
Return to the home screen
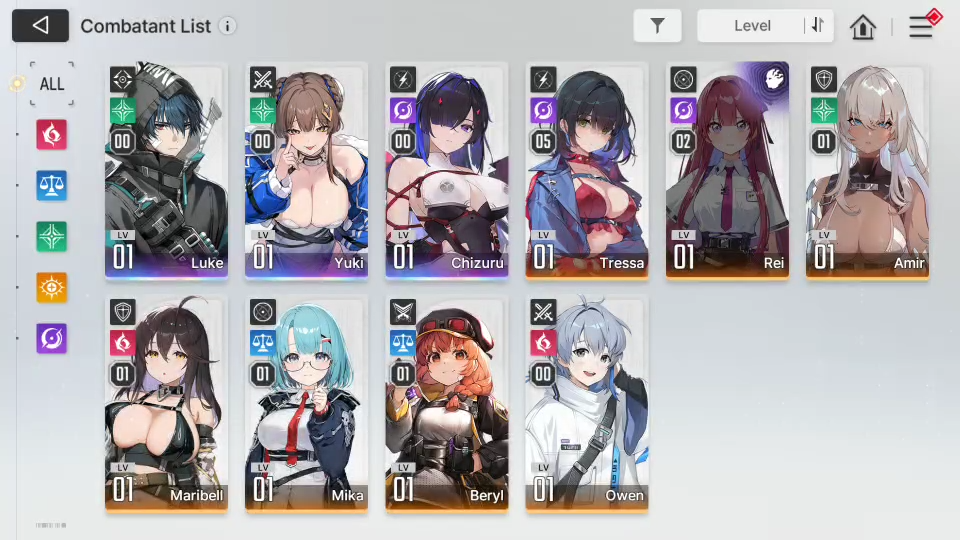863,27
